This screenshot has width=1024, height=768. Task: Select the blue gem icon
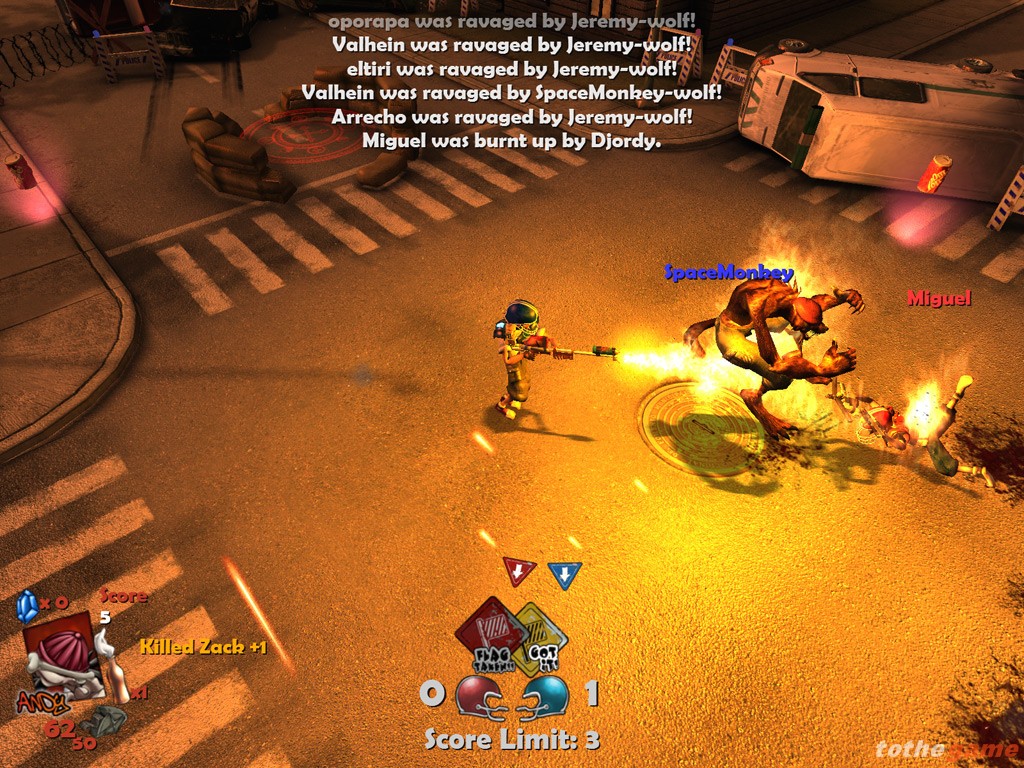point(27,605)
